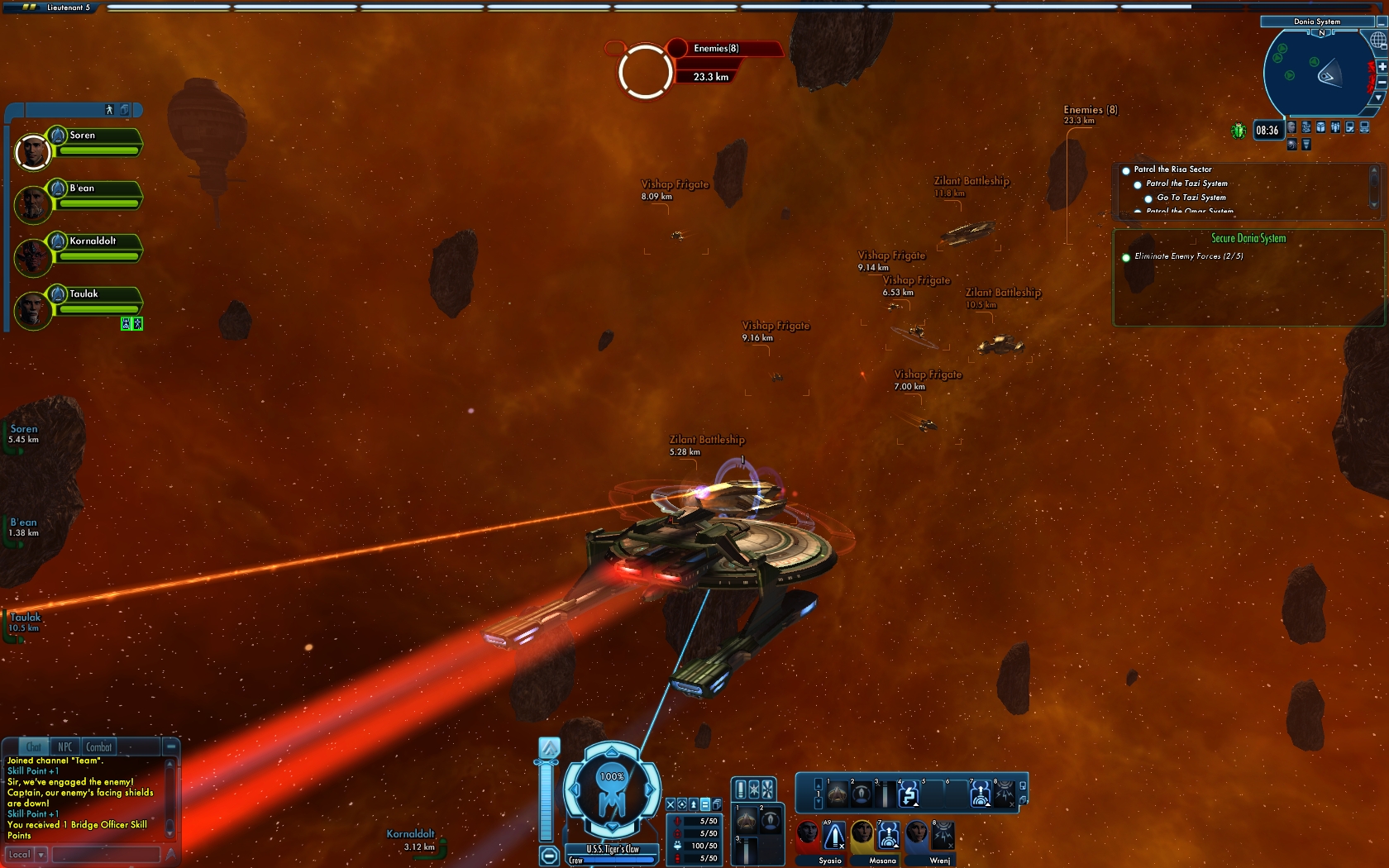Click the chat message input field
Viewport: 1389px width, 868px height.
coord(106,855)
